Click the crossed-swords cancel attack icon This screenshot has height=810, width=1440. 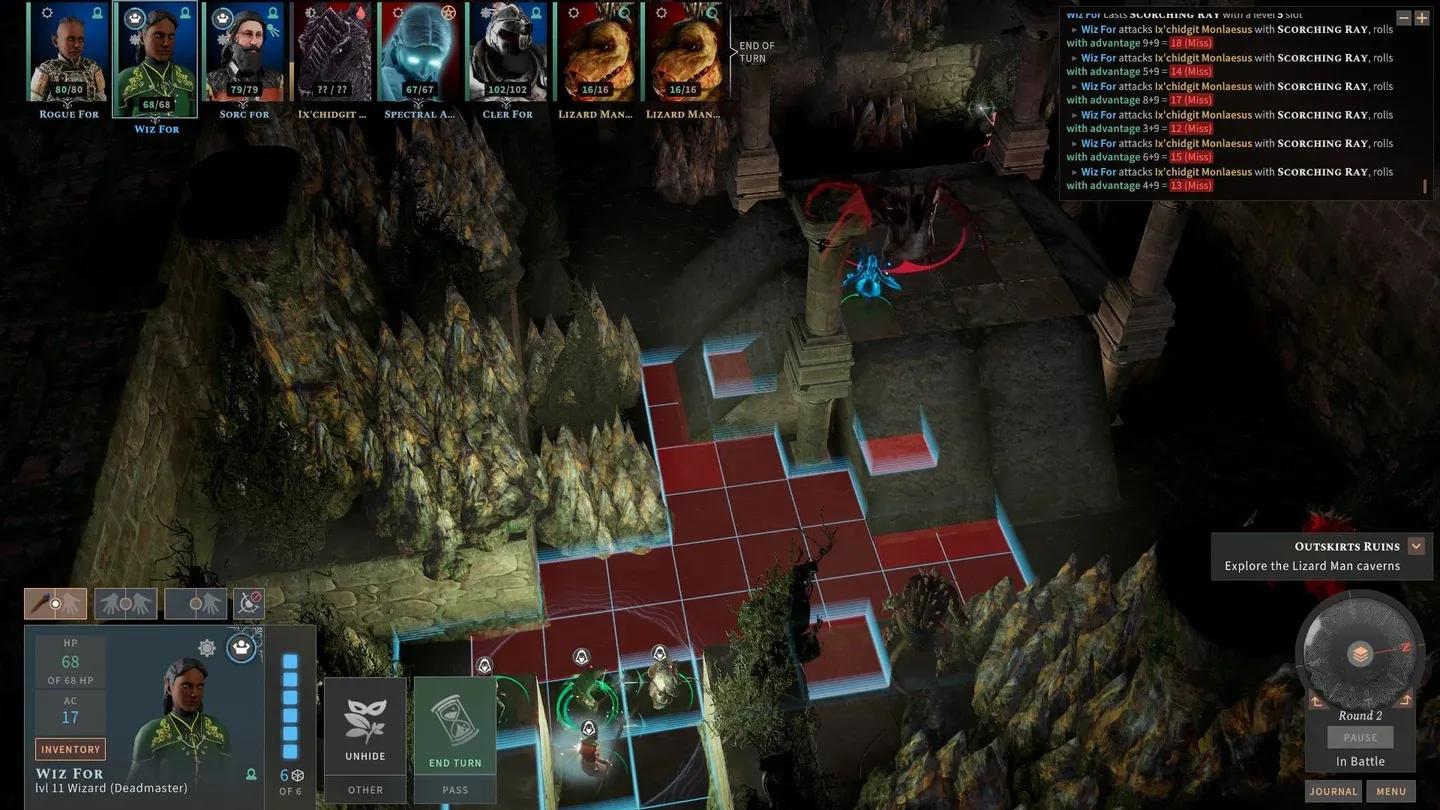pyautogui.click(x=248, y=603)
